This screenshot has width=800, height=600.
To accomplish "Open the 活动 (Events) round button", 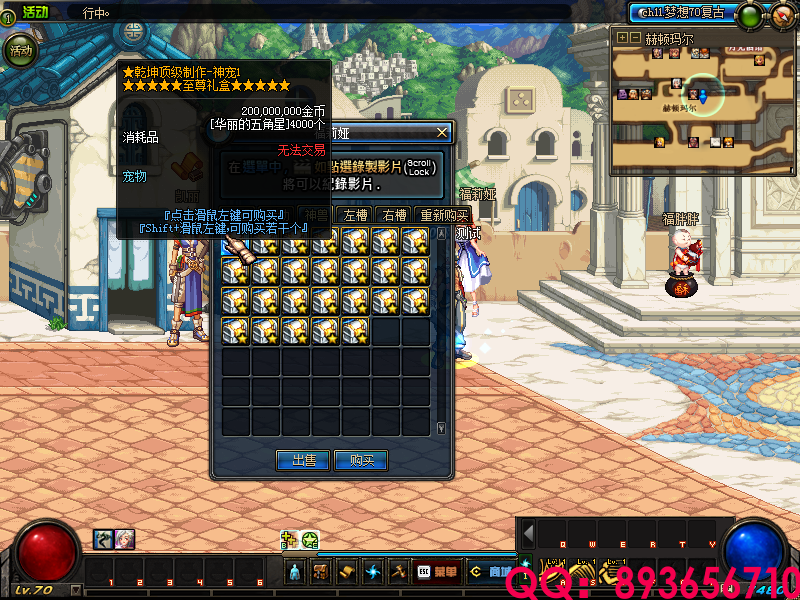I will [x=21, y=49].
